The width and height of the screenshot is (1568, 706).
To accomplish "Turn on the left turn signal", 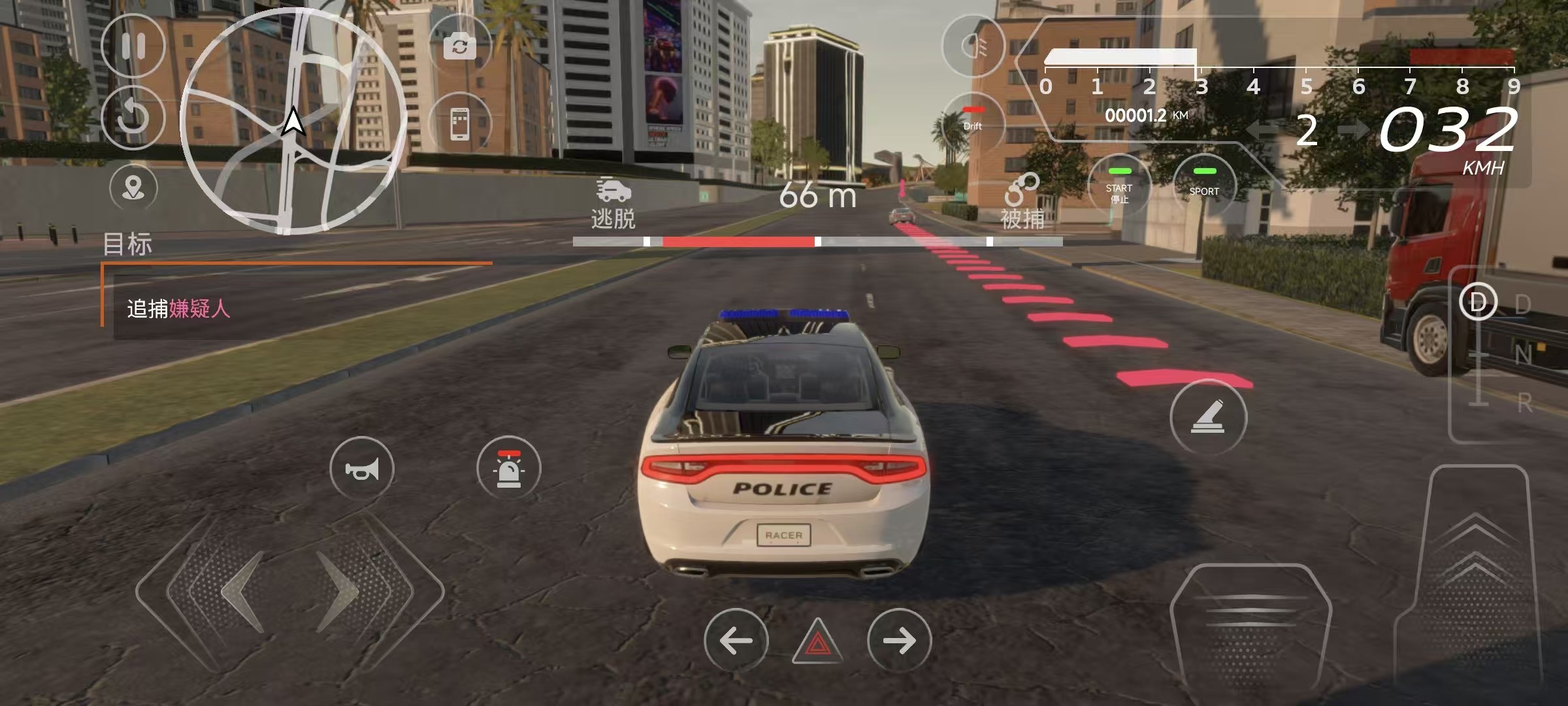I will point(736,641).
